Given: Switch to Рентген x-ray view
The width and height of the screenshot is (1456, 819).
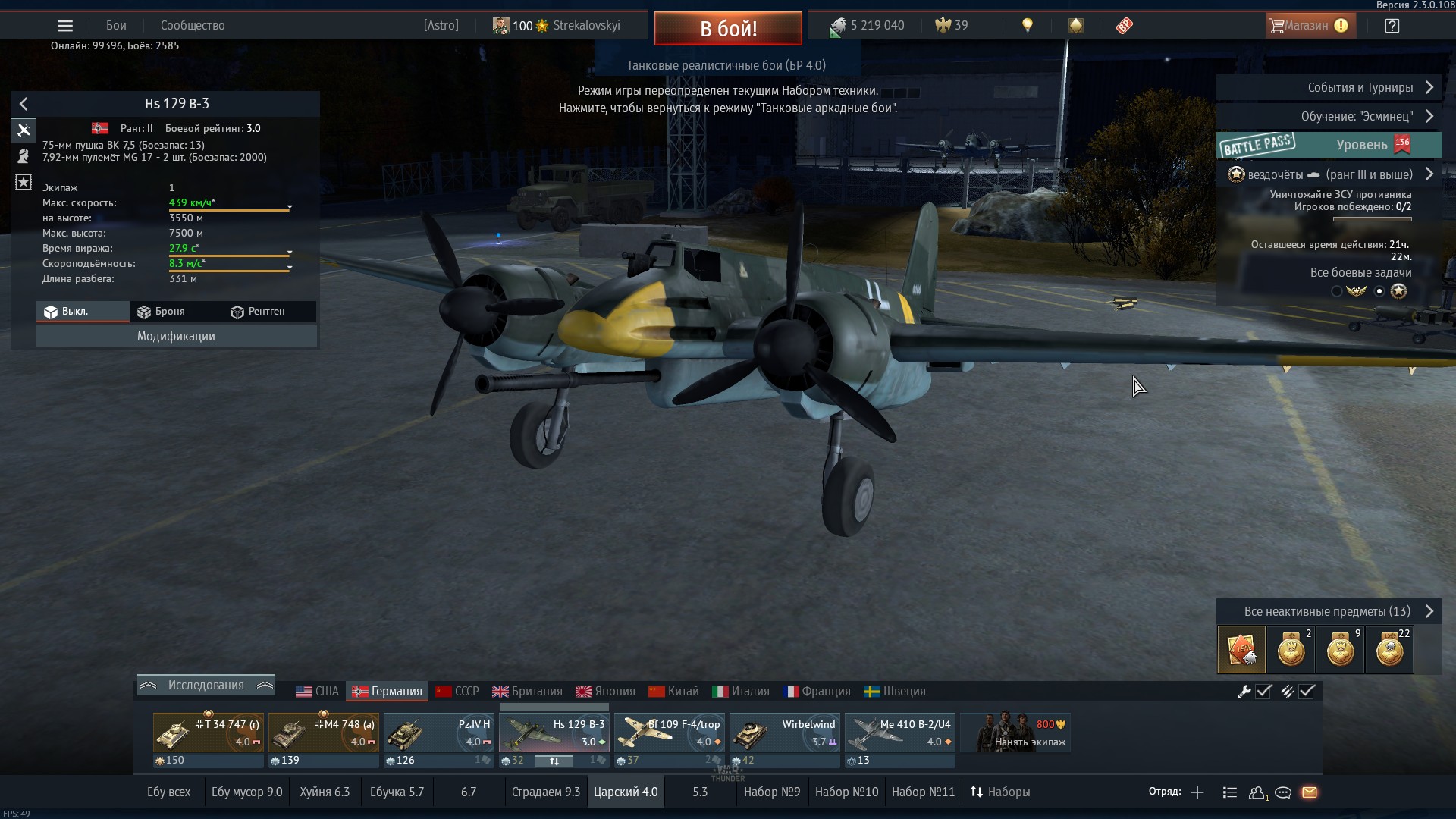Looking at the screenshot, I should (258, 312).
